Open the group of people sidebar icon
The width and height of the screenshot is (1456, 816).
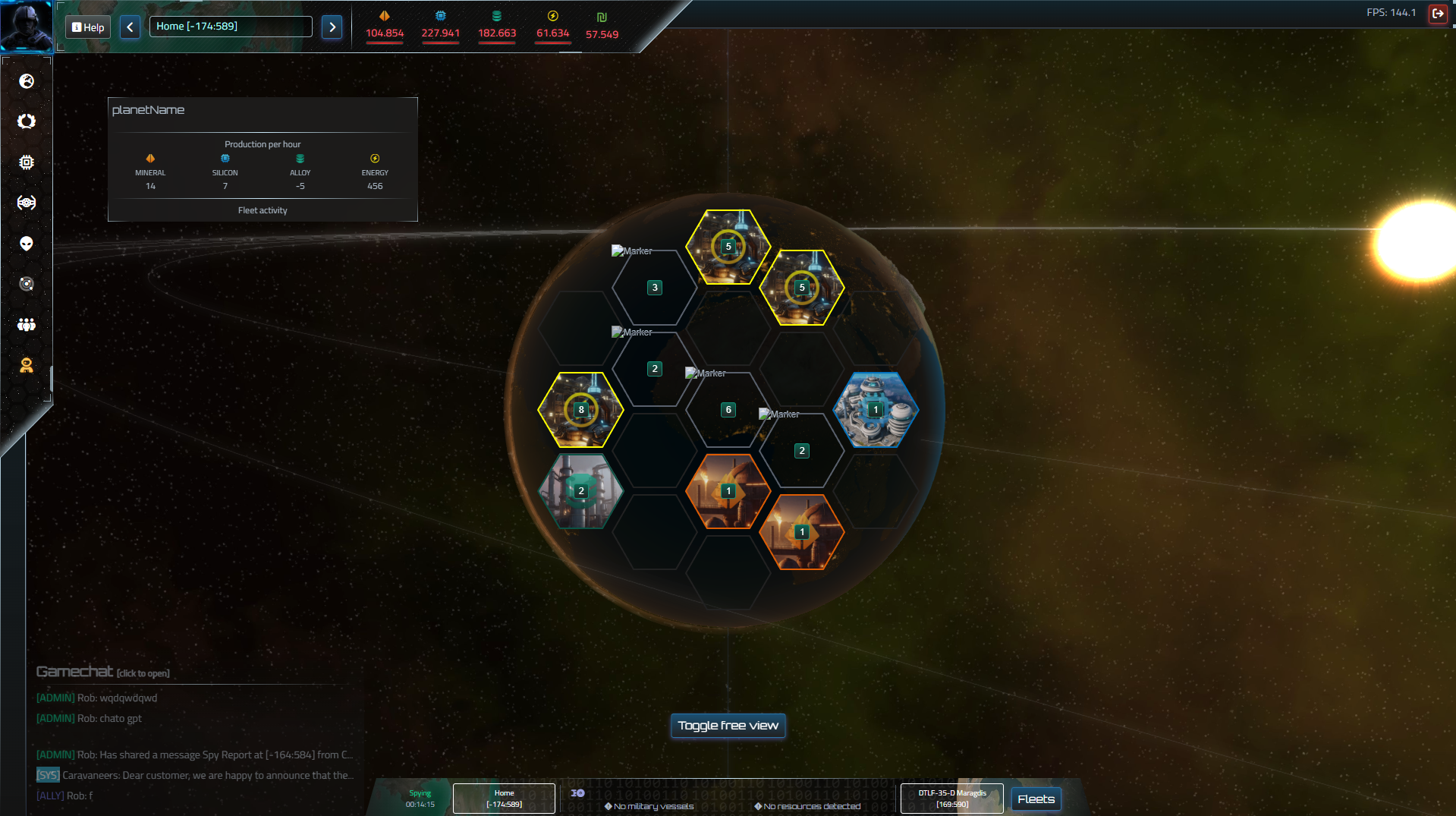tap(27, 325)
